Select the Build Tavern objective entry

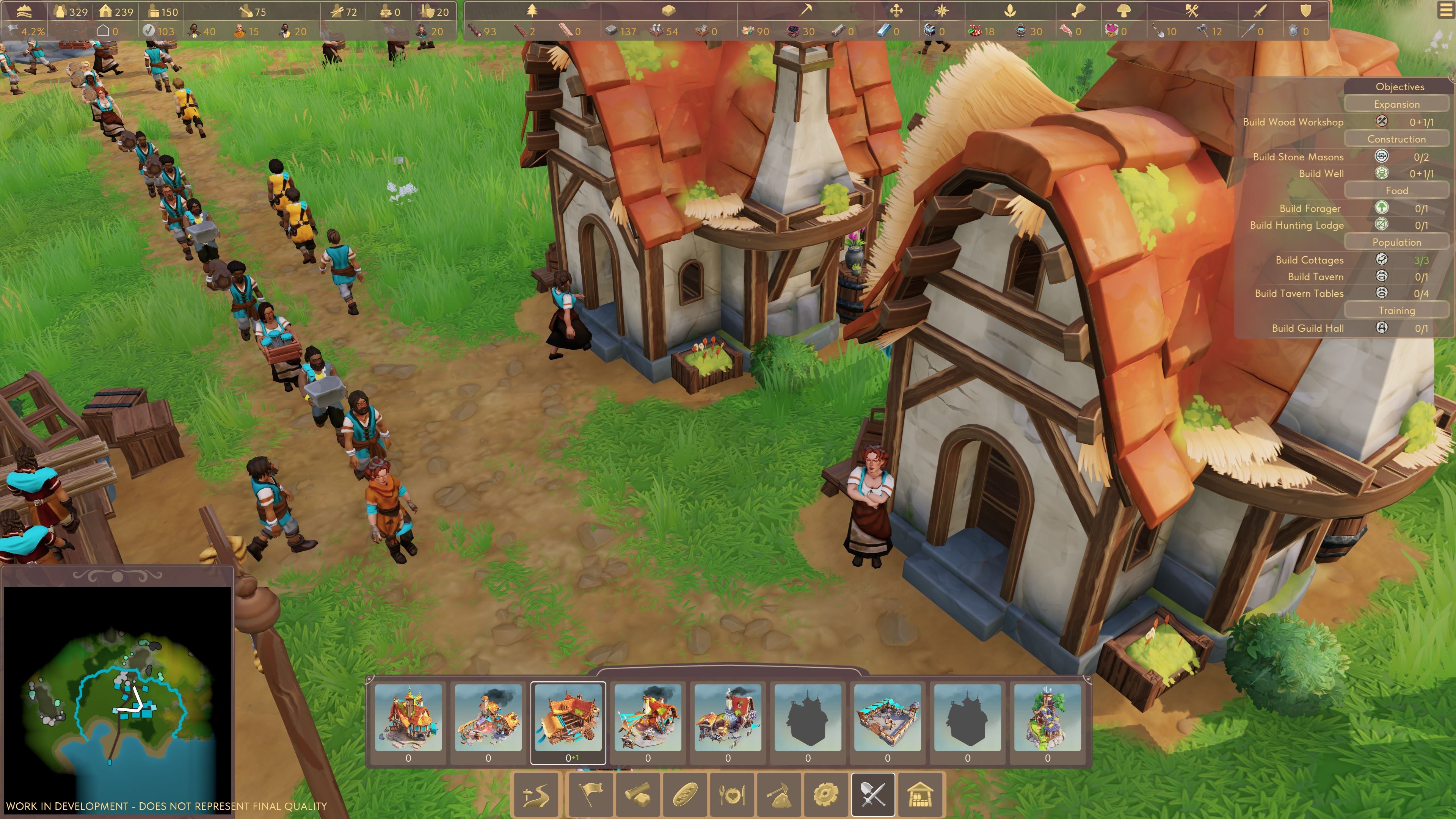(x=1315, y=277)
